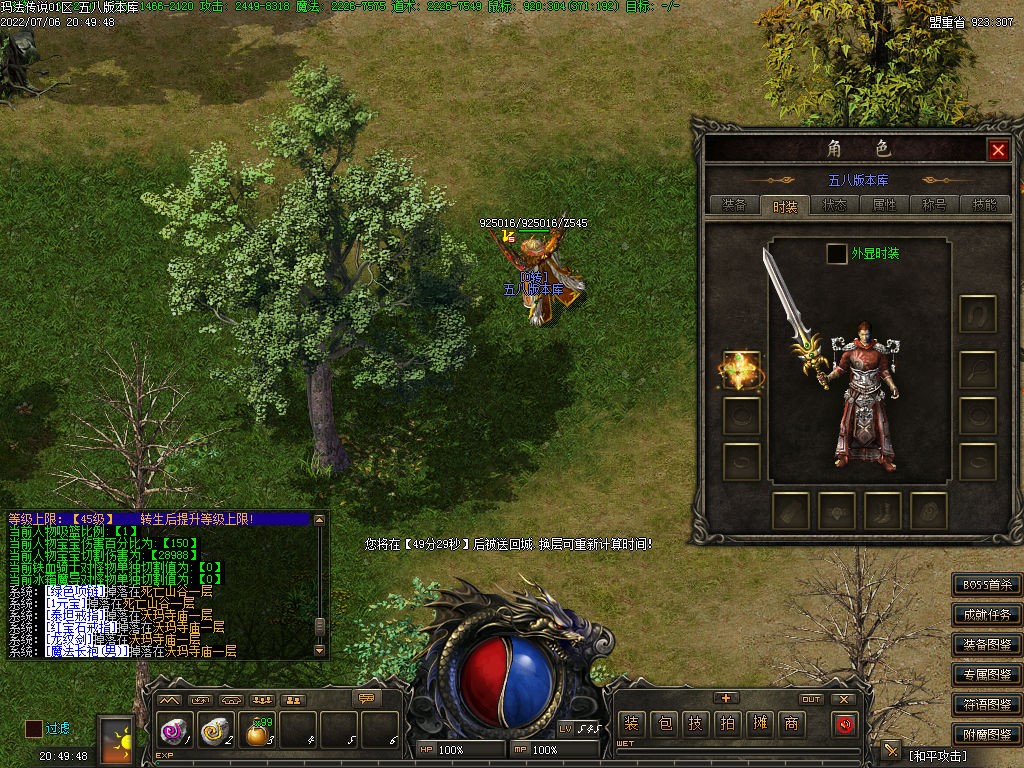Open the 成就任务 achievement quests
This screenshot has width=1024, height=768.
[986, 615]
